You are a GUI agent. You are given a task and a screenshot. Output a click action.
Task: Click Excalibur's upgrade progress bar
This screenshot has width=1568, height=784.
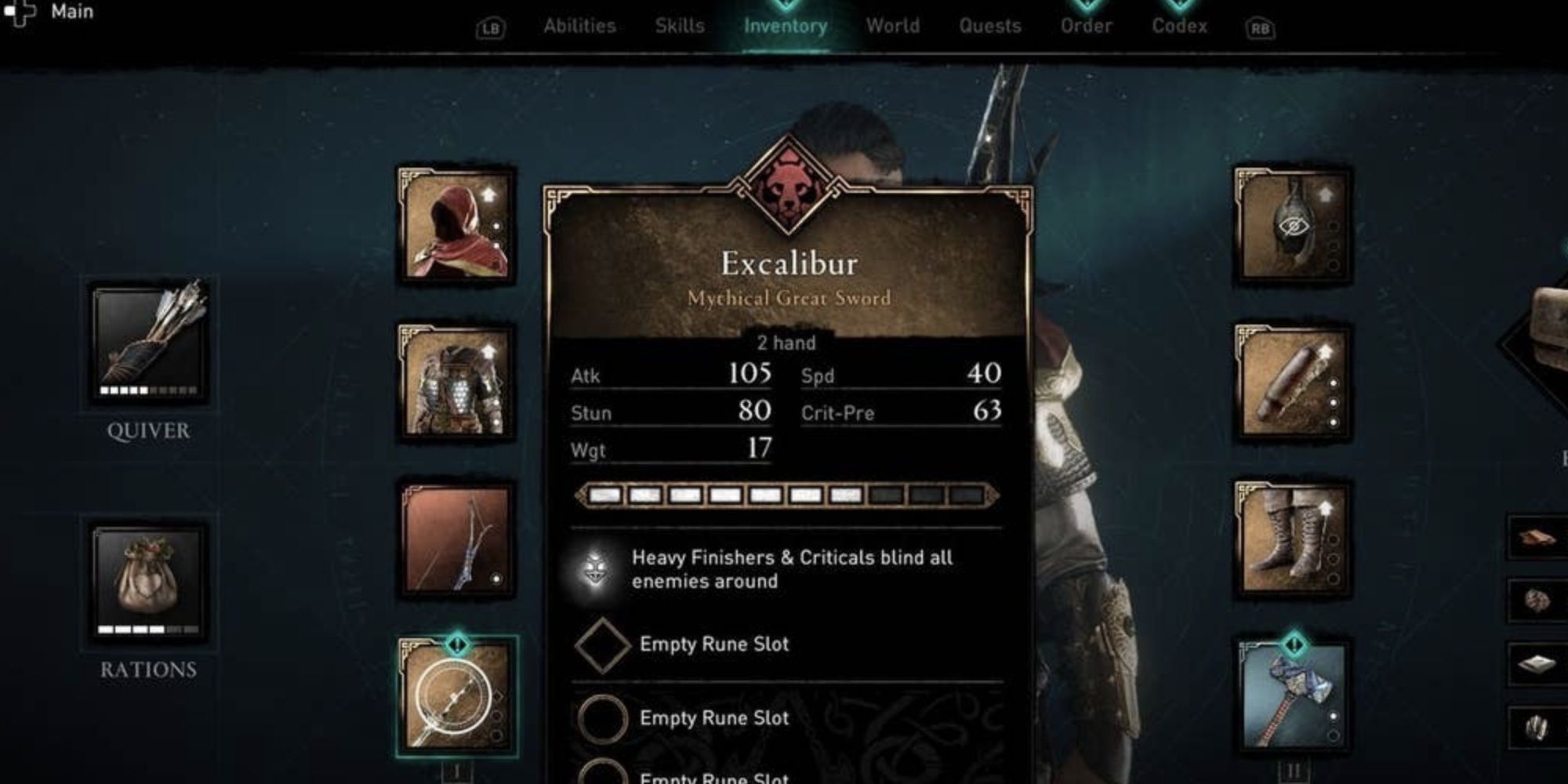[788, 495]
